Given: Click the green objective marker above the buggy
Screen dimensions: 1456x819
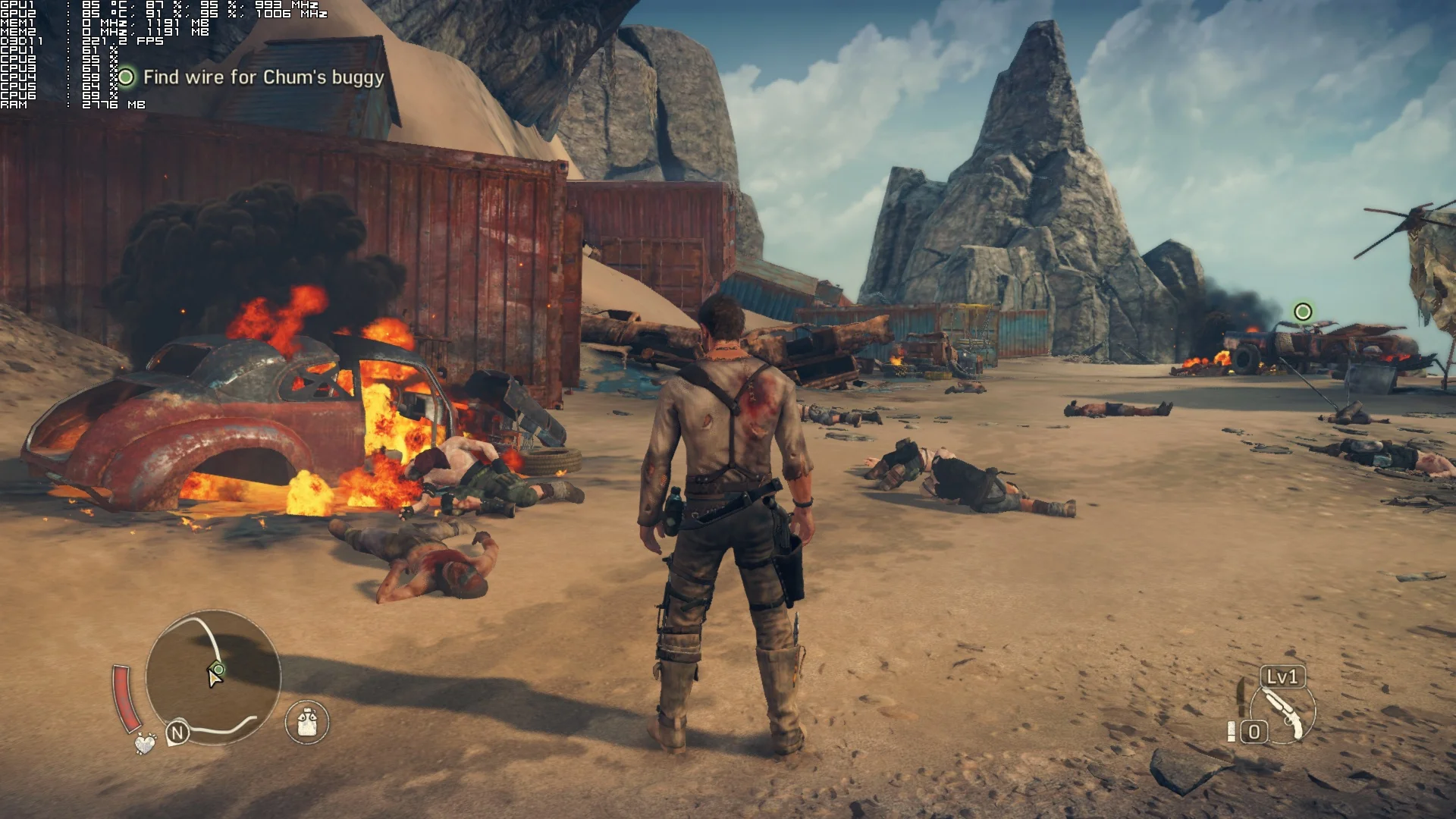Looking at the screenshot, I should click(x=1303, y=312).
